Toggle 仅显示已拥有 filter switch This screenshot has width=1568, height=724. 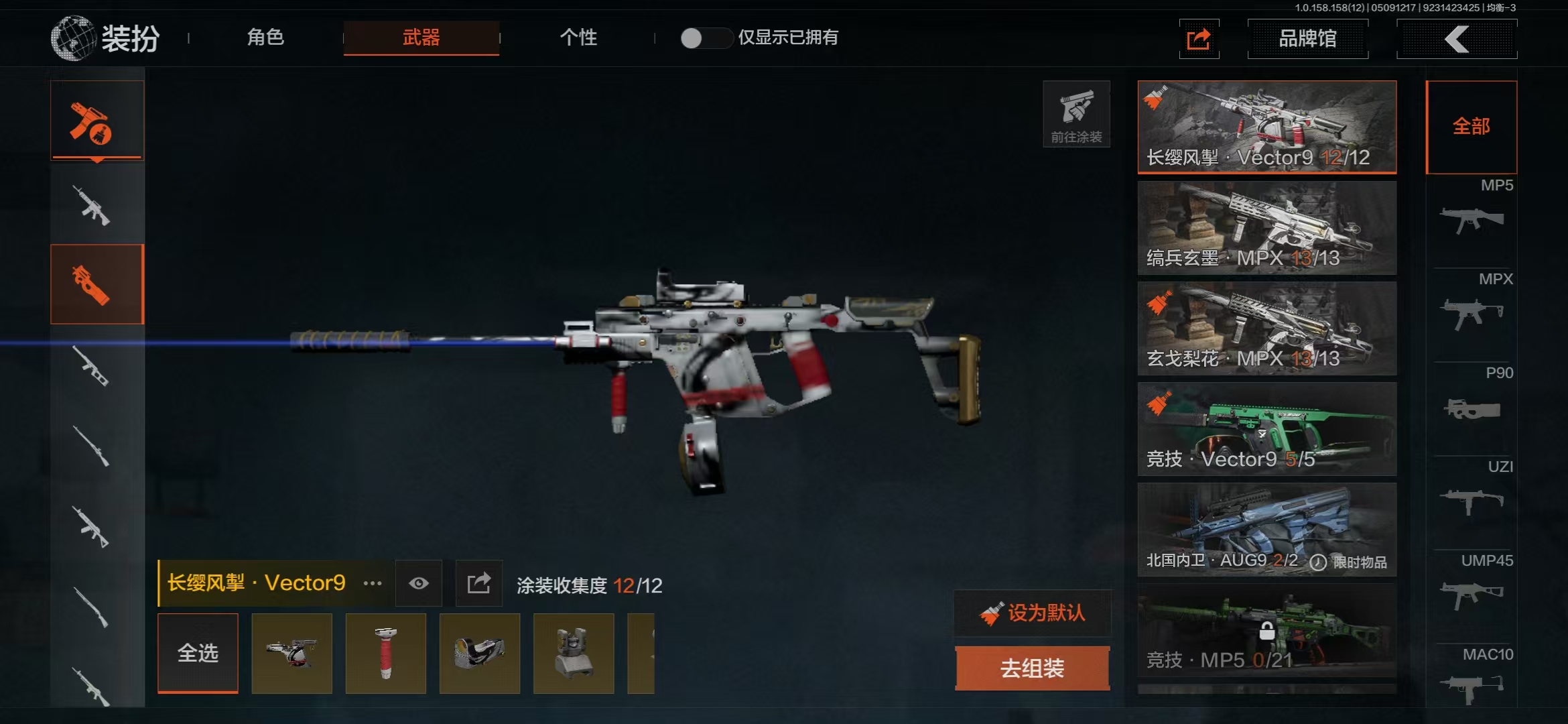click(704, 38)
